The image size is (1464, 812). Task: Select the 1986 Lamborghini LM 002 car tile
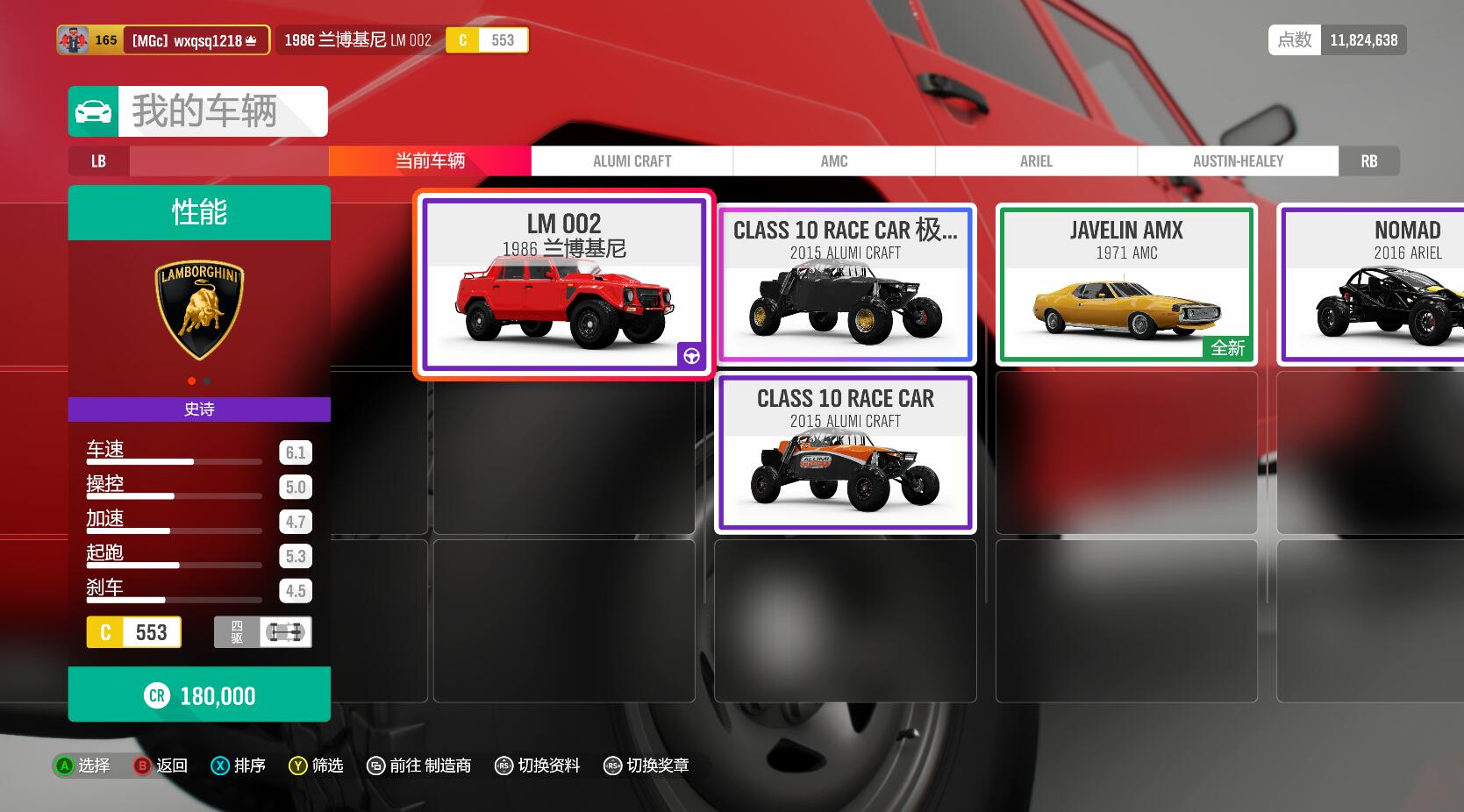point(563,285)
